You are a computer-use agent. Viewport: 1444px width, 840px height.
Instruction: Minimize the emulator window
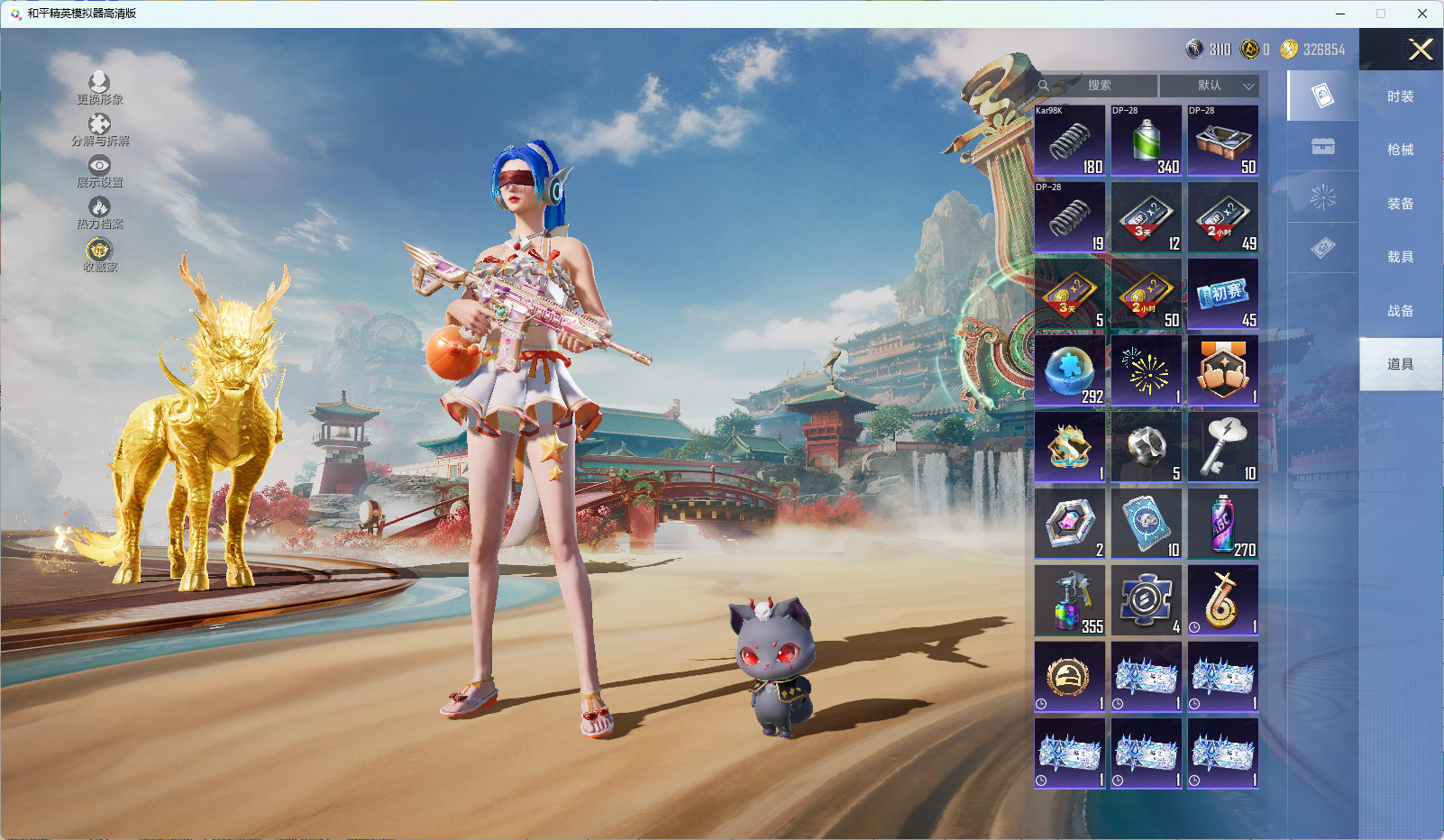(x=1340, y=14)
